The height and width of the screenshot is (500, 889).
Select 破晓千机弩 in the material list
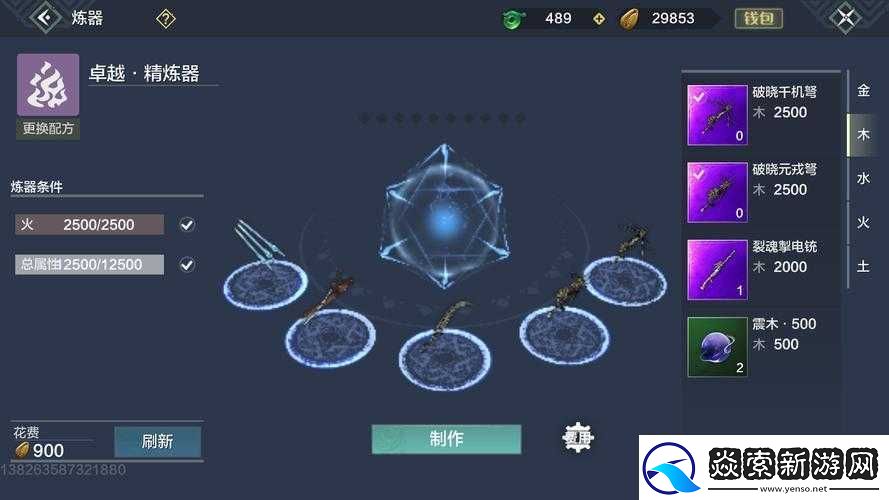[760, 113]
